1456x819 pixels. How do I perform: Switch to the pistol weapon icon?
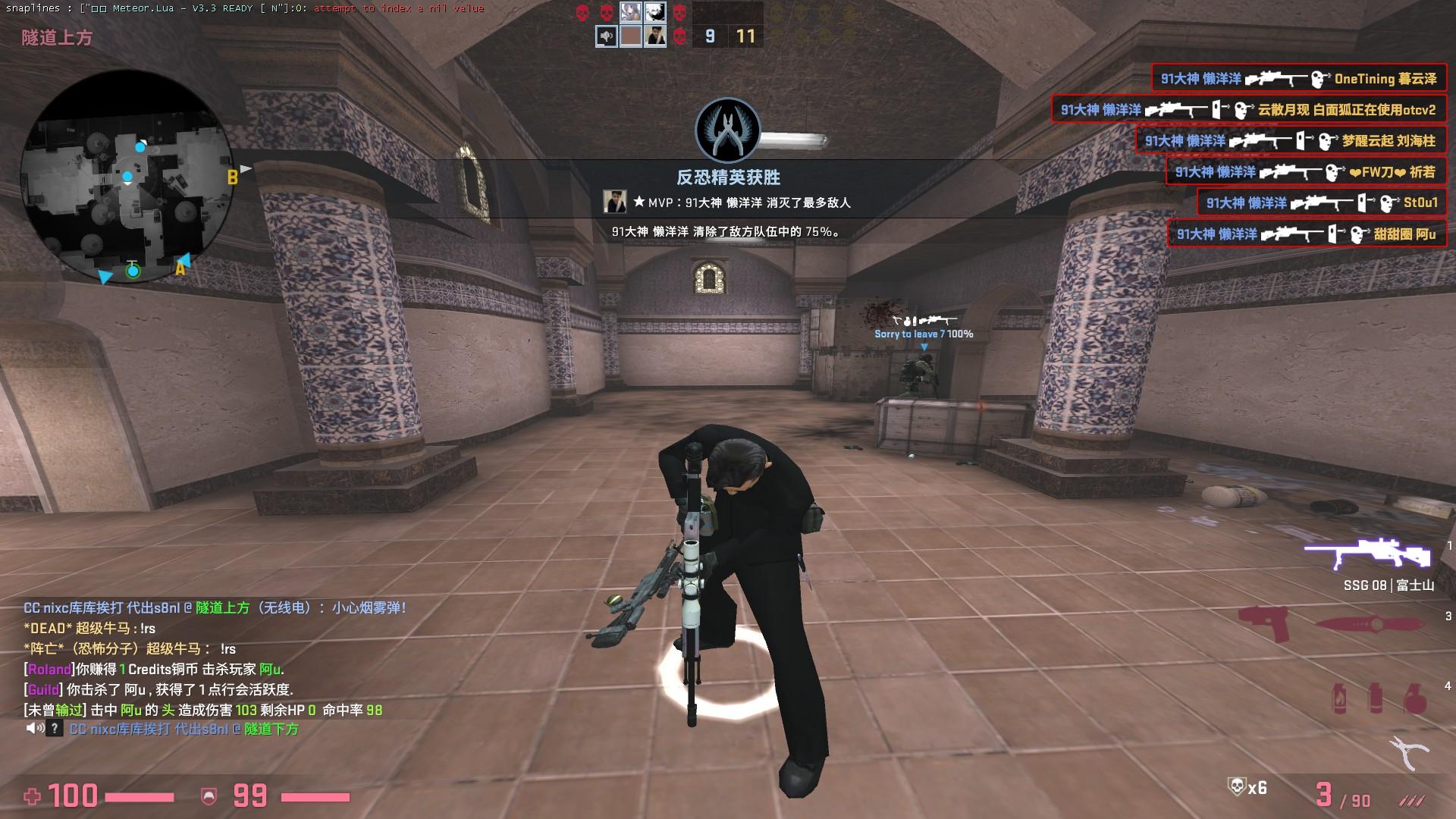point(1266,623)
